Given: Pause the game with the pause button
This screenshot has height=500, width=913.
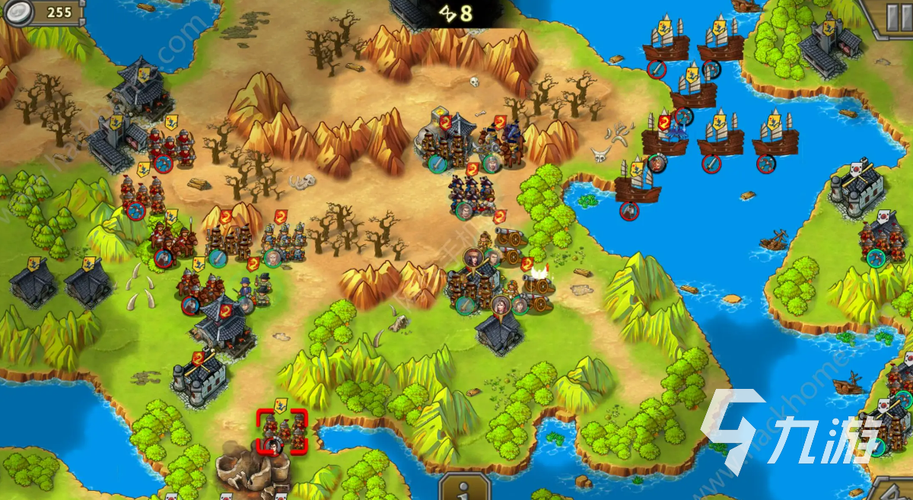Looking at the screenshot, I should 898,16.
